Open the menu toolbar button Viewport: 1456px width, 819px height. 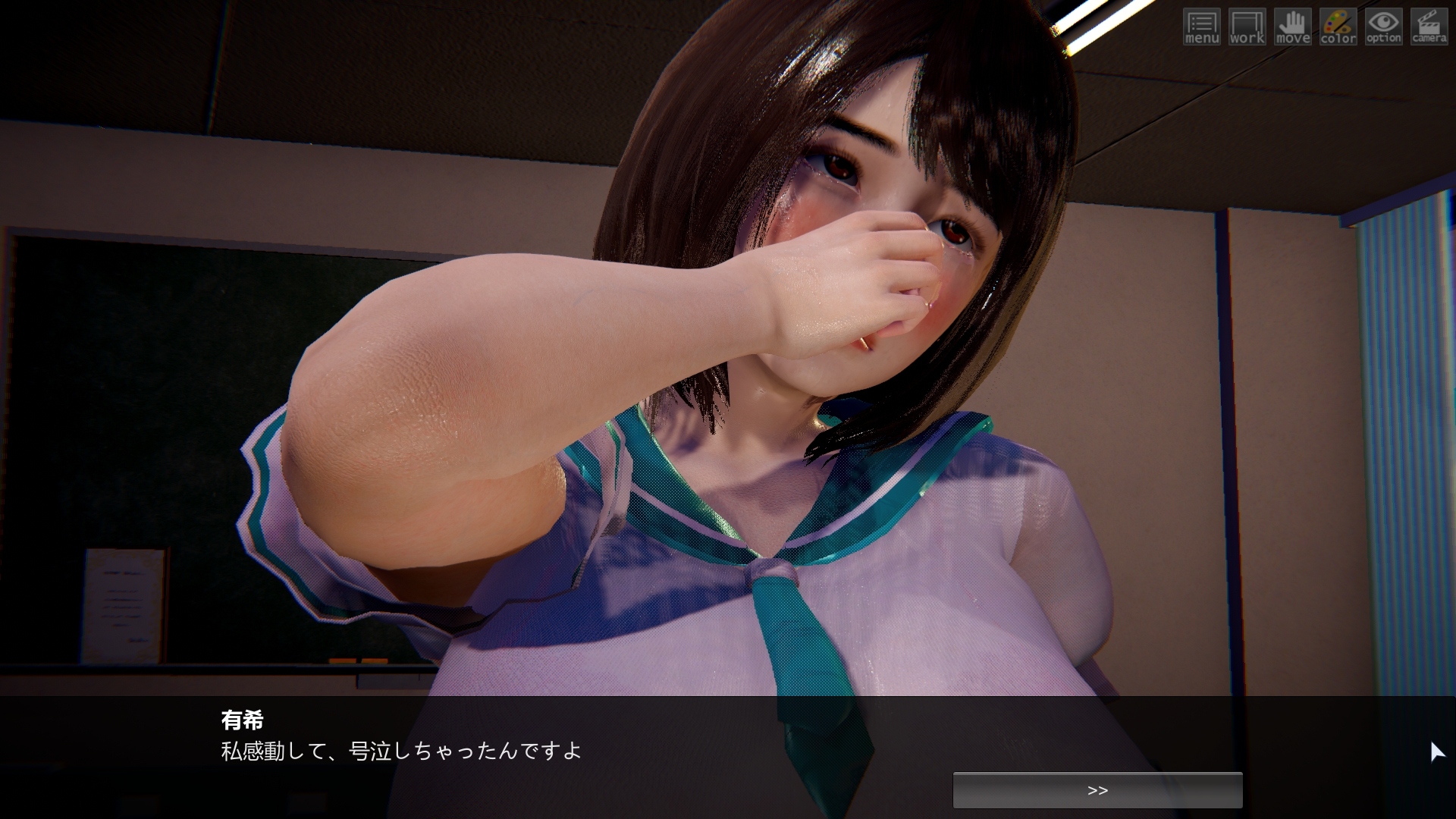coord(1201,27)
